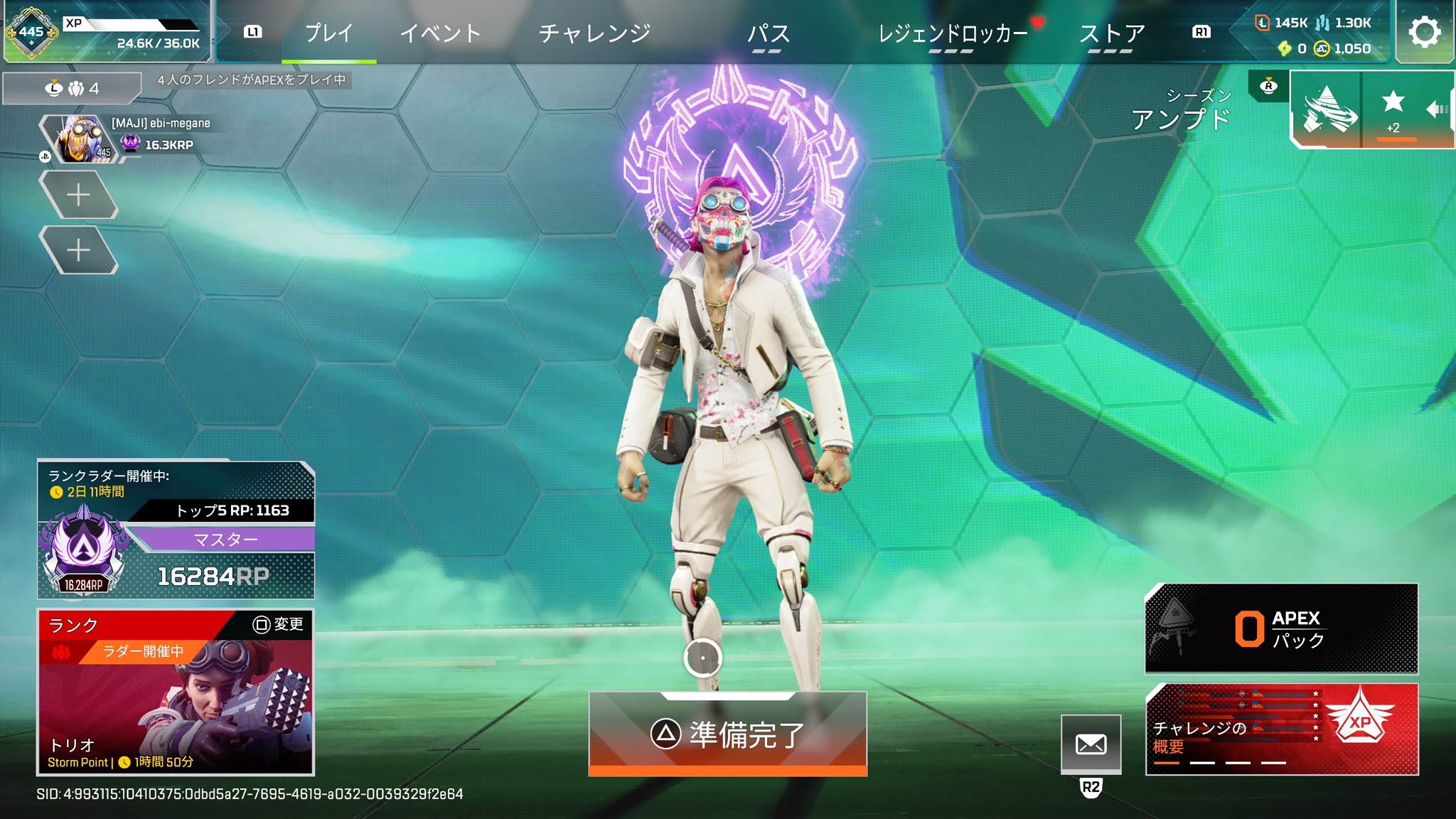
Task: Click the 準備完了 ready button
Action: pyautogui.click(x=727, y=734)
